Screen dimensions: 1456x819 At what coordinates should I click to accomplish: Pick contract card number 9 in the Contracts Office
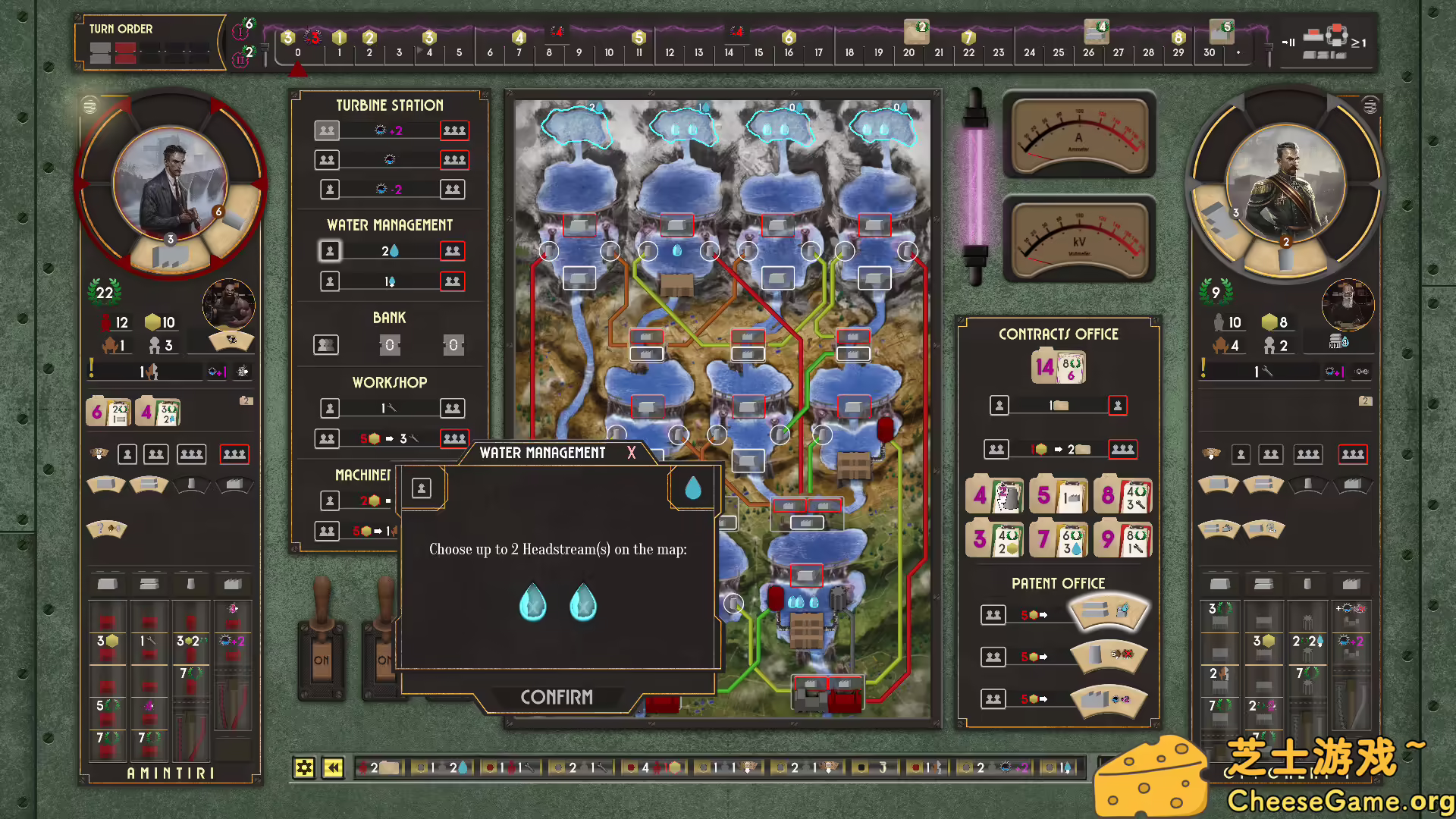(x=1123, y=538)
